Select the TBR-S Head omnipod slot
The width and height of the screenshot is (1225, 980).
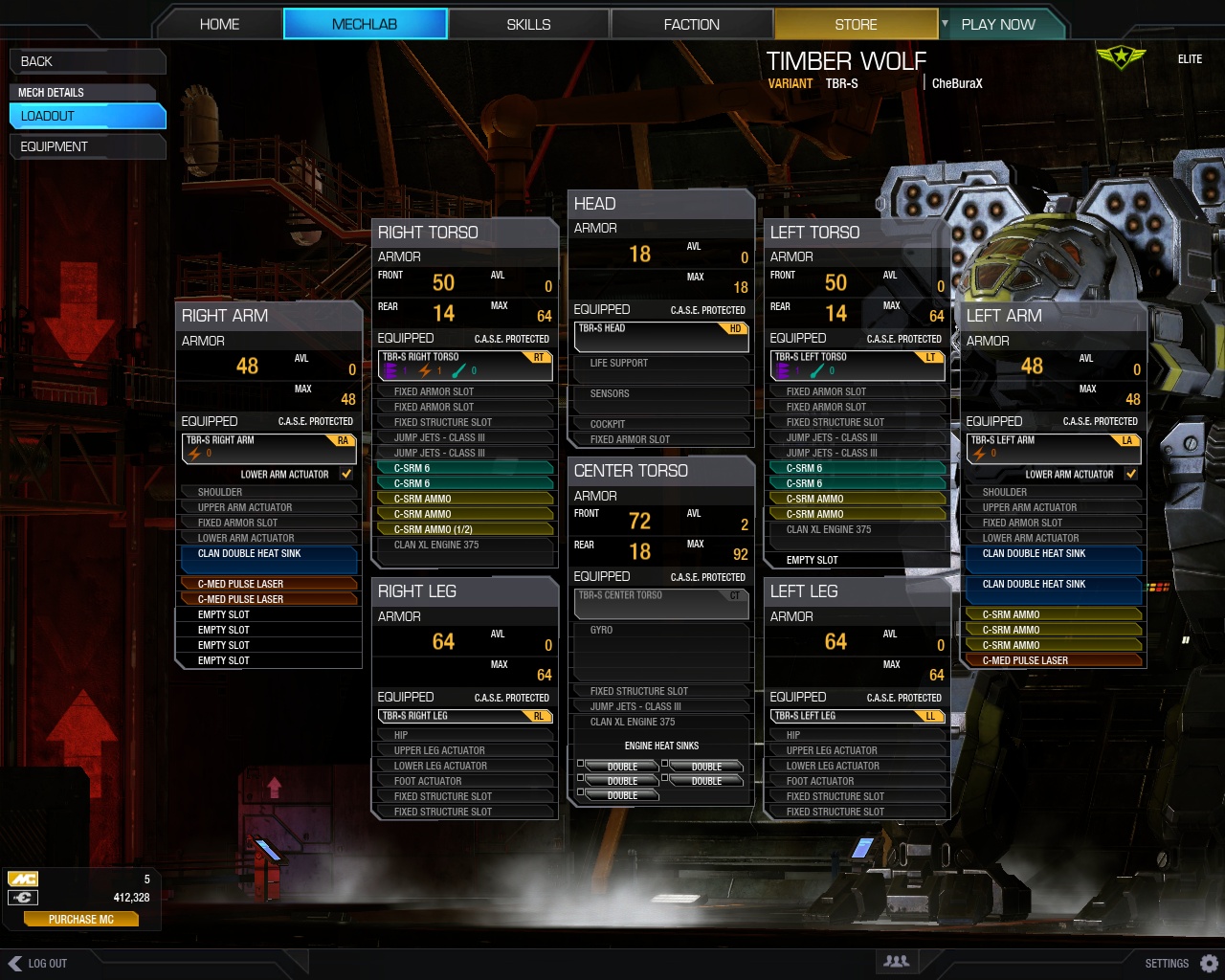coord(661,335)
